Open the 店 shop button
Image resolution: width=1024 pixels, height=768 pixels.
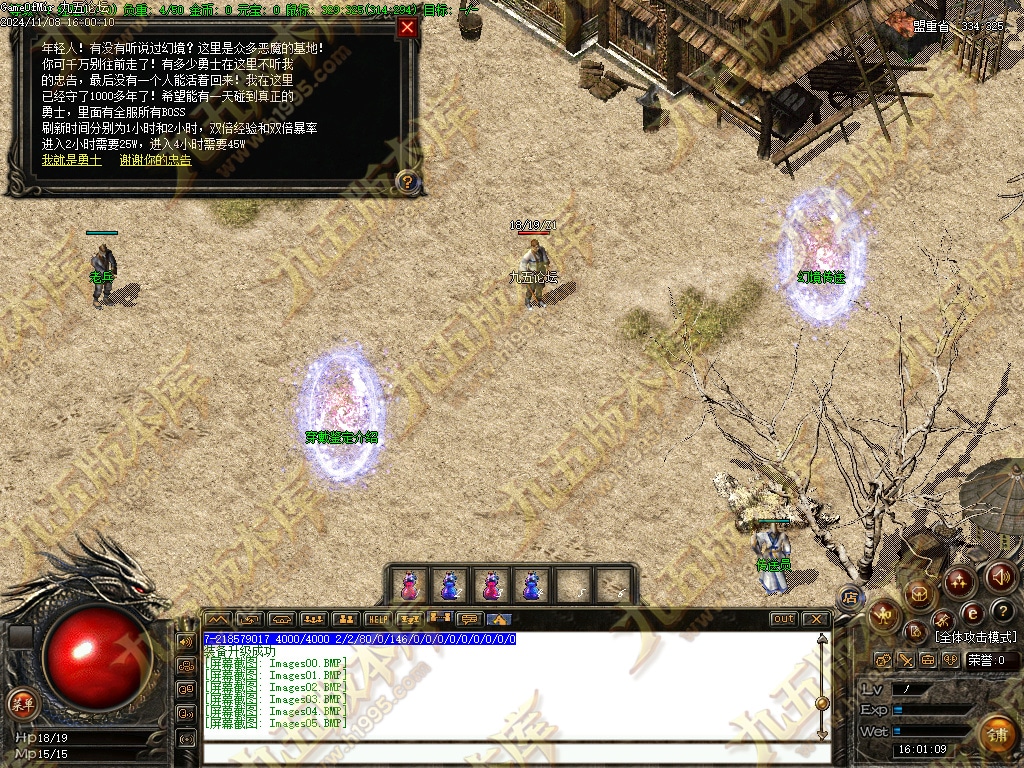(x=850, y=598)
